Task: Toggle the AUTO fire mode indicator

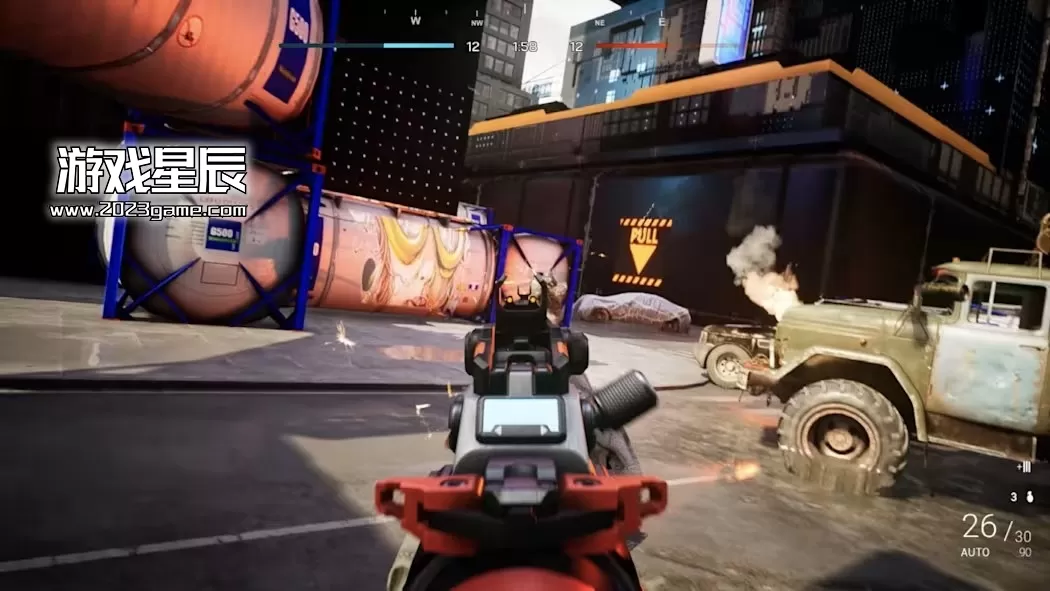Action: coord(975,553)
